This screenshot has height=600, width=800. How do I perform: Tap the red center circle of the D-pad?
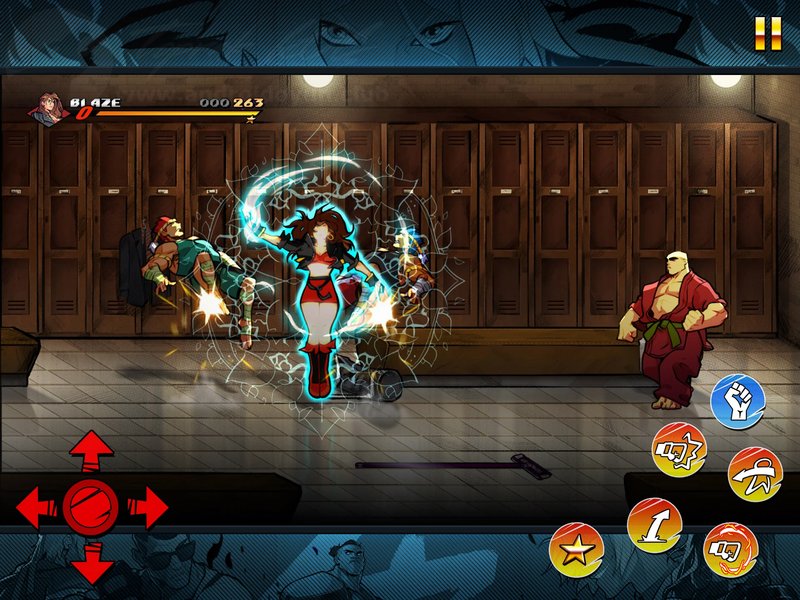pos(91,508)
